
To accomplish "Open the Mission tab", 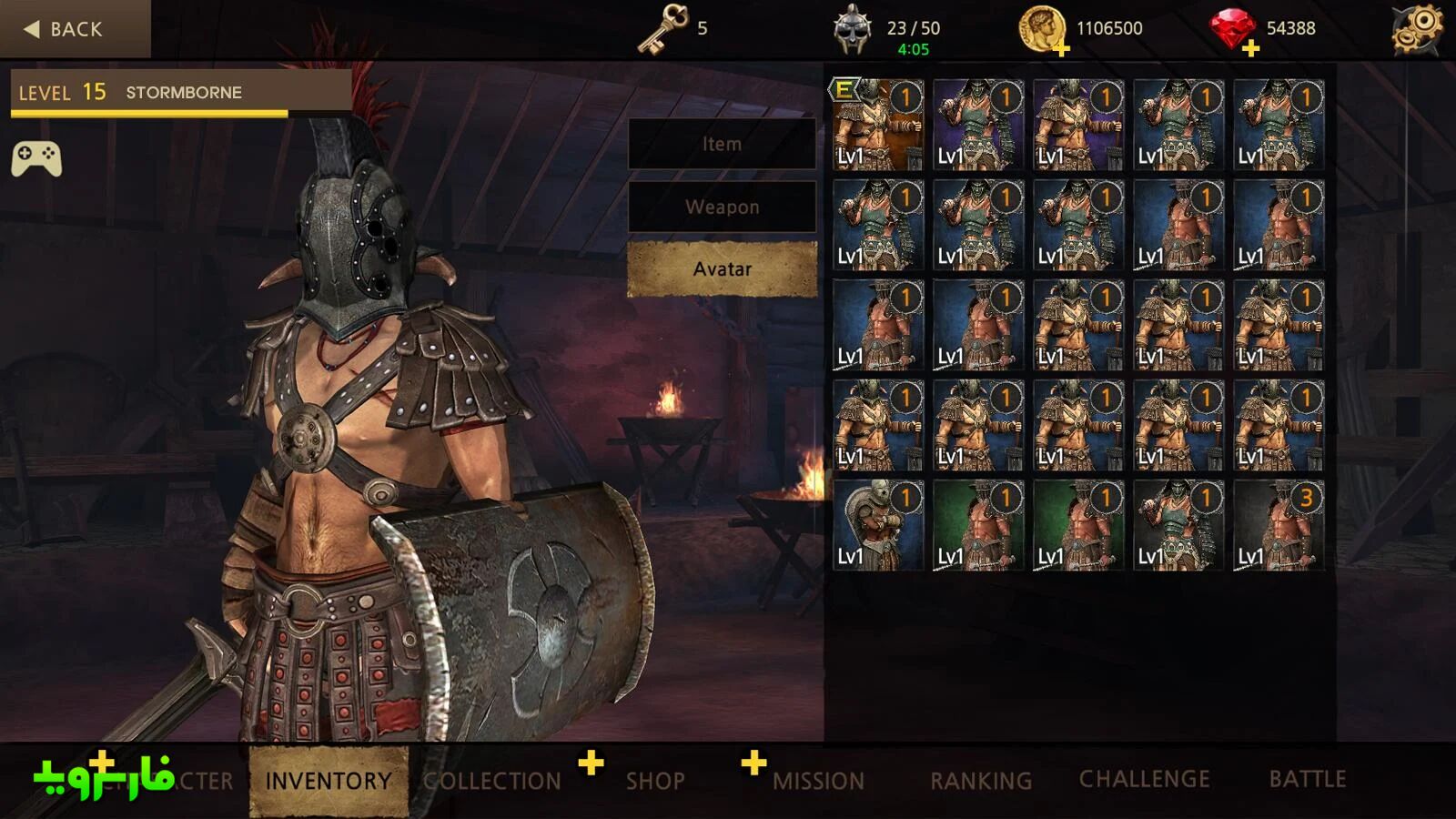I will (x=818, y=781).
